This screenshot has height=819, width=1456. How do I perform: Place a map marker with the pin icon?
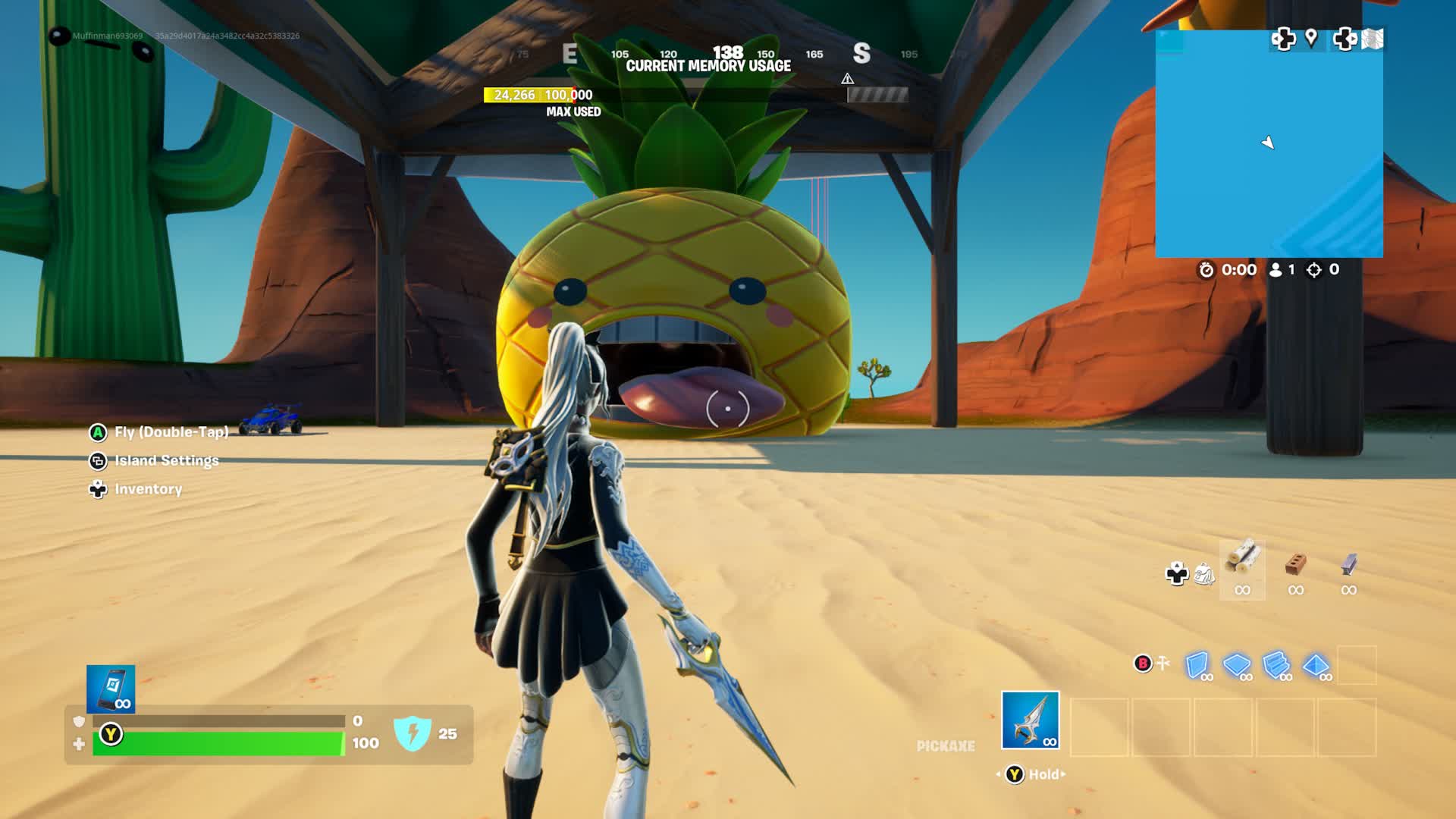[x=1311, y=38]
